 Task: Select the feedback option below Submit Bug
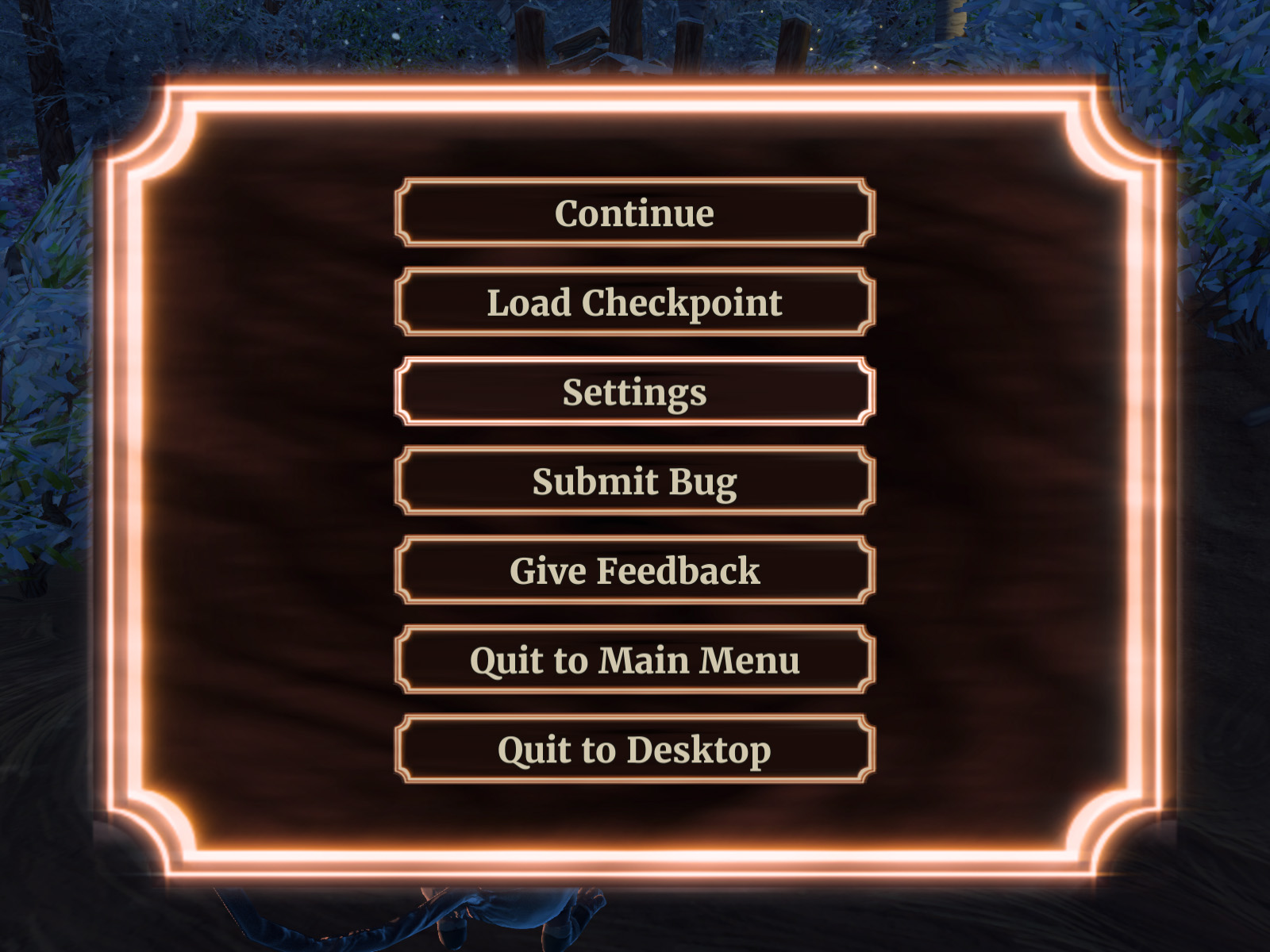click(635, 570)
